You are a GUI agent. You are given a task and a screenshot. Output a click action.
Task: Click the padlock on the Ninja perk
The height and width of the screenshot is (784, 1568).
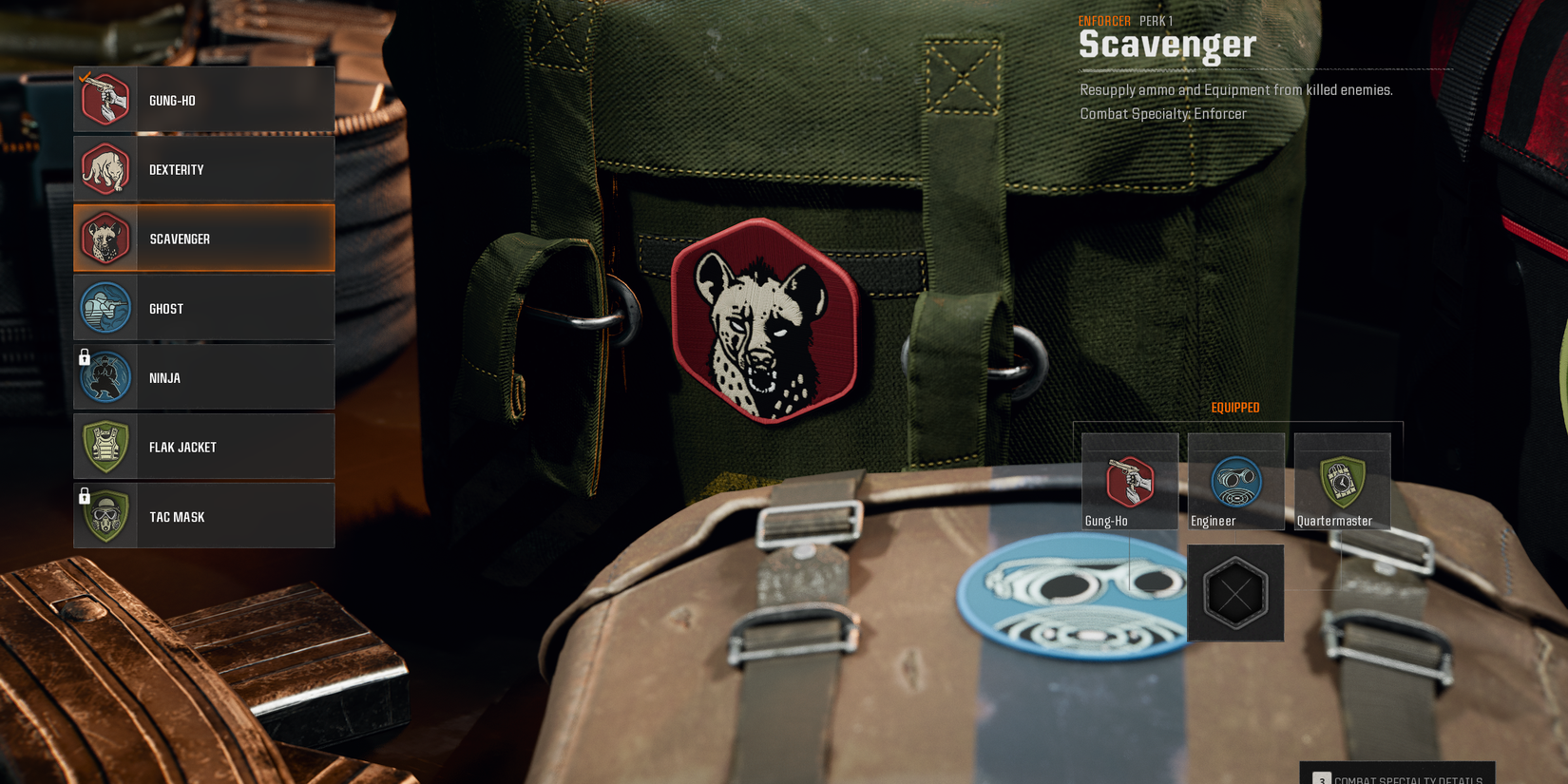tap(85, 358)
